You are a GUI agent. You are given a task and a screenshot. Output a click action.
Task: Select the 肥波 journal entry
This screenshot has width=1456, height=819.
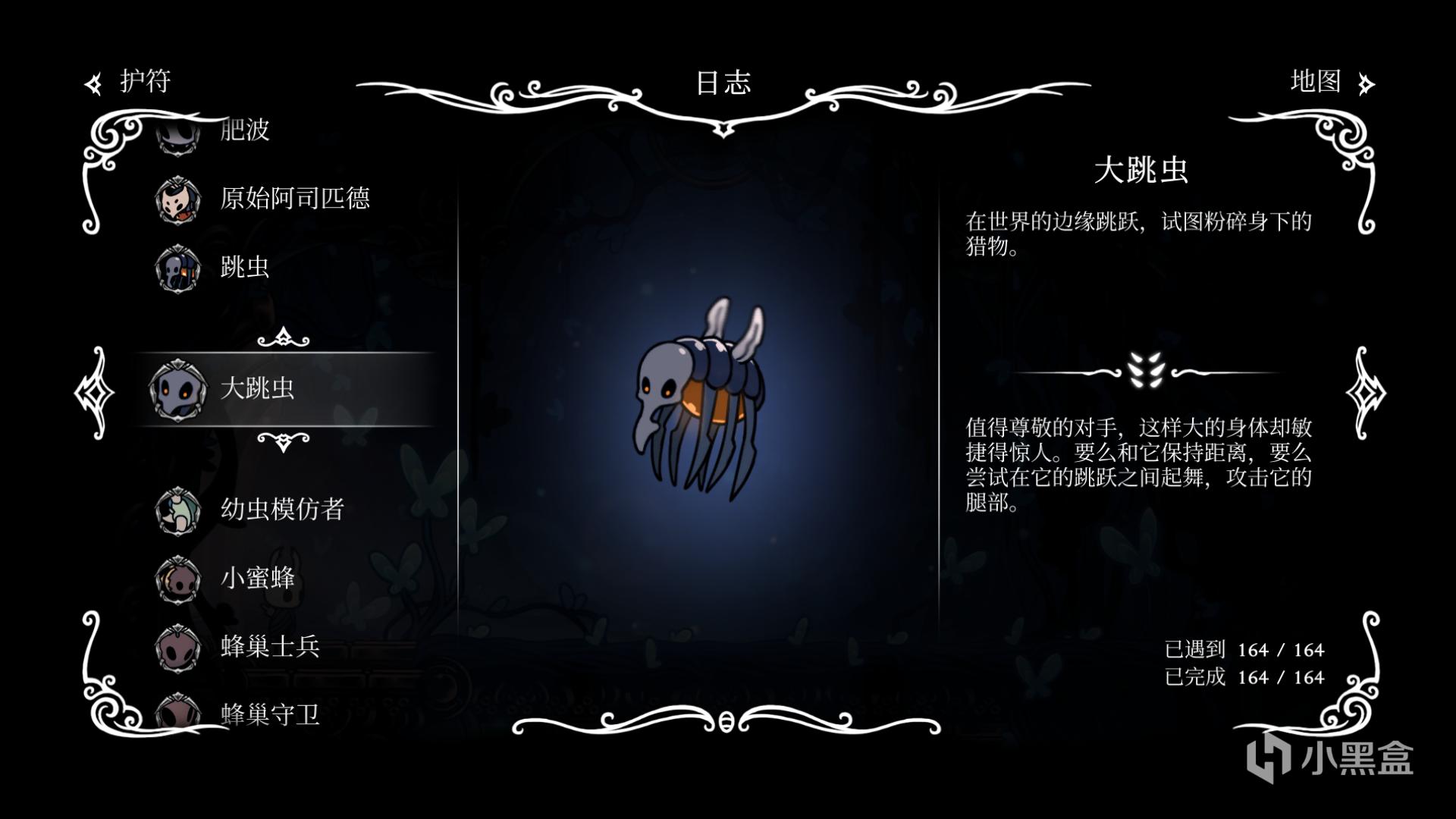pyautogui.click(x=244, y=130)
